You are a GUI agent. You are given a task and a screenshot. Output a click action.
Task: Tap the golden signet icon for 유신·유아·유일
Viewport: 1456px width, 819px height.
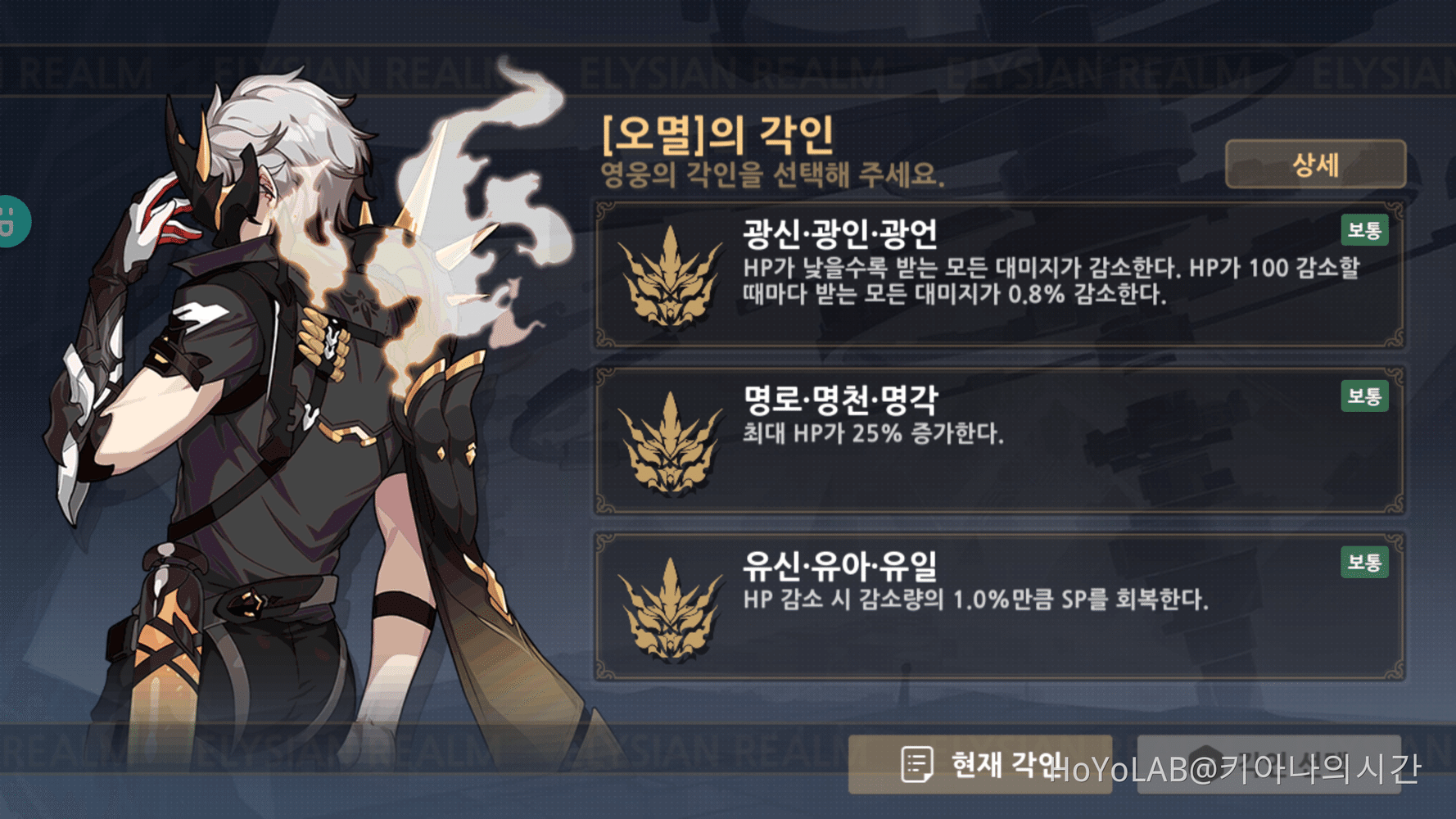(x=673, y=610)
